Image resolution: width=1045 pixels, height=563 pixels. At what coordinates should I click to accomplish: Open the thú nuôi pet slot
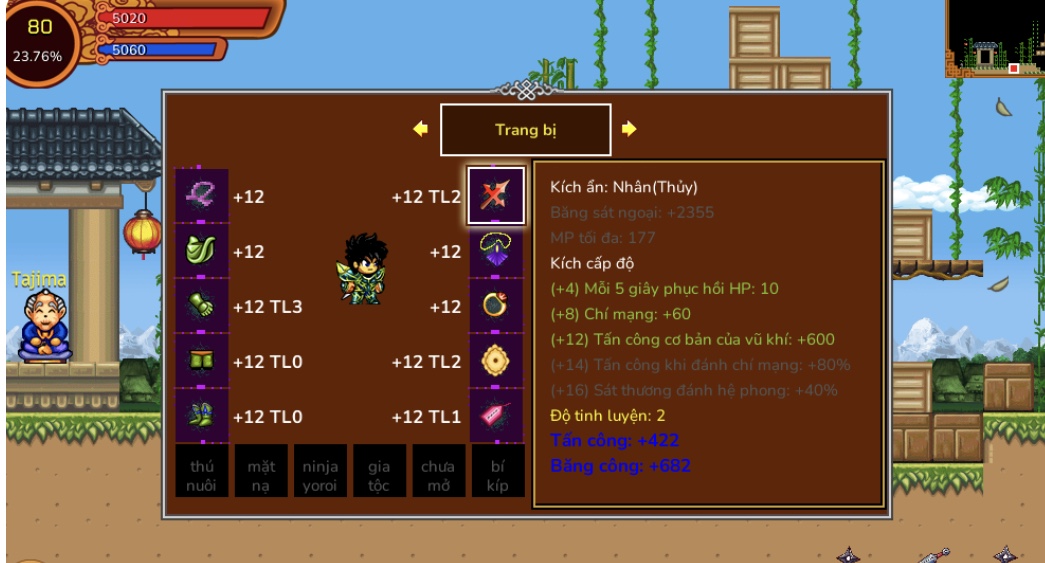coord(202,471)
